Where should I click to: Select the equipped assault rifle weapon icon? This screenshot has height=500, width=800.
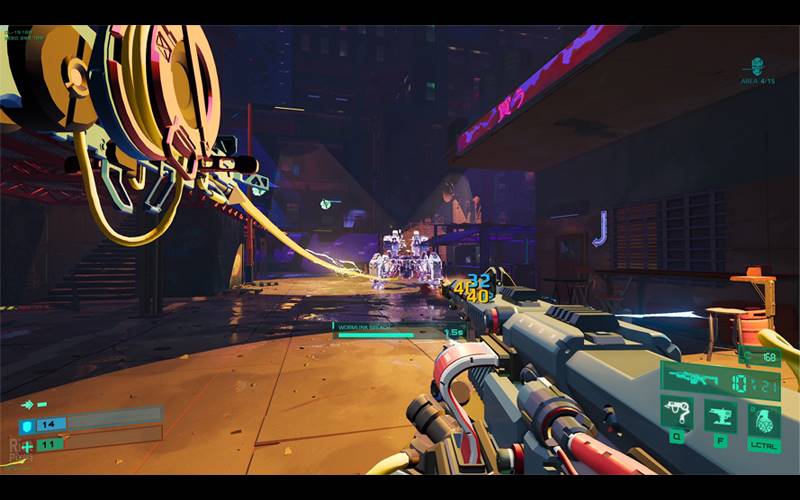pos(690,379)
